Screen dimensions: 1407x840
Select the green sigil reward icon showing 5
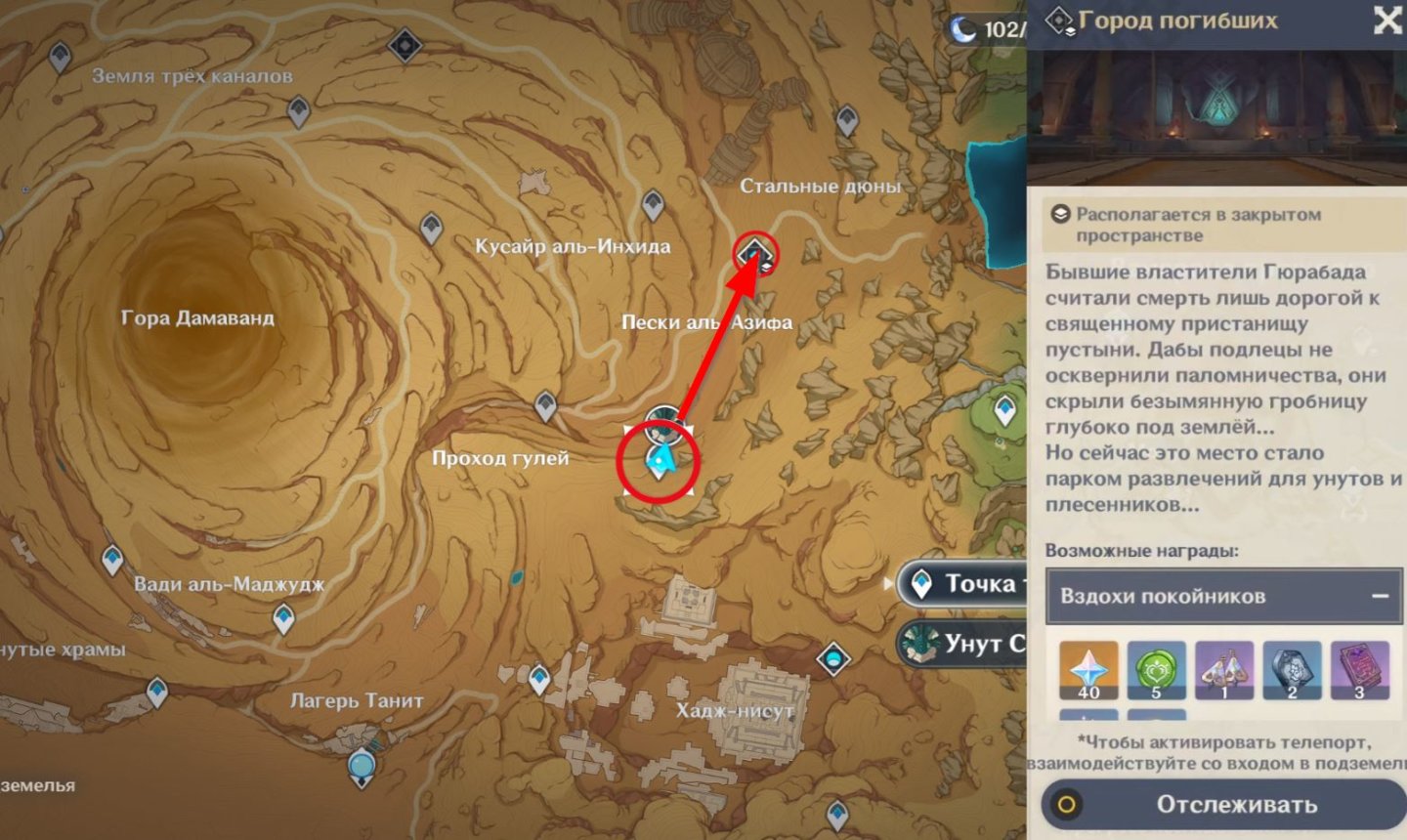tap(1156, 669)
